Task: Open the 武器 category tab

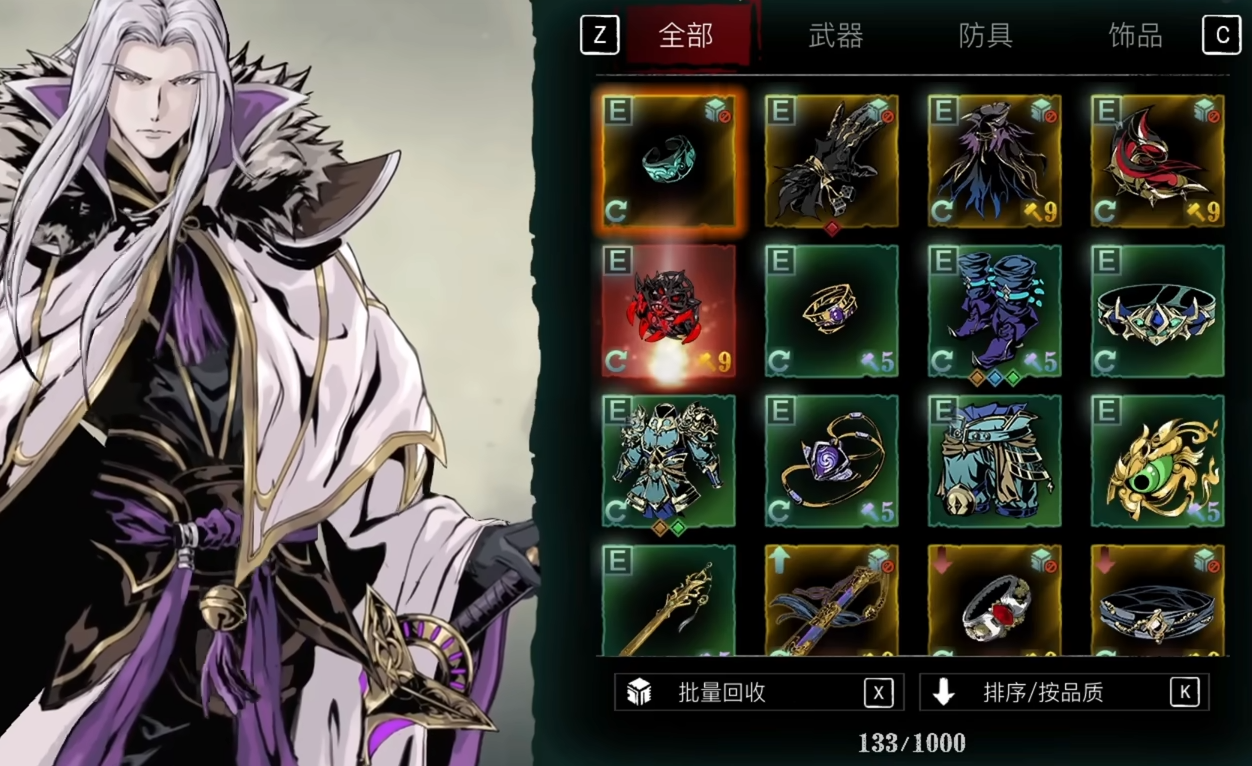Action: (x=835, y=37)
